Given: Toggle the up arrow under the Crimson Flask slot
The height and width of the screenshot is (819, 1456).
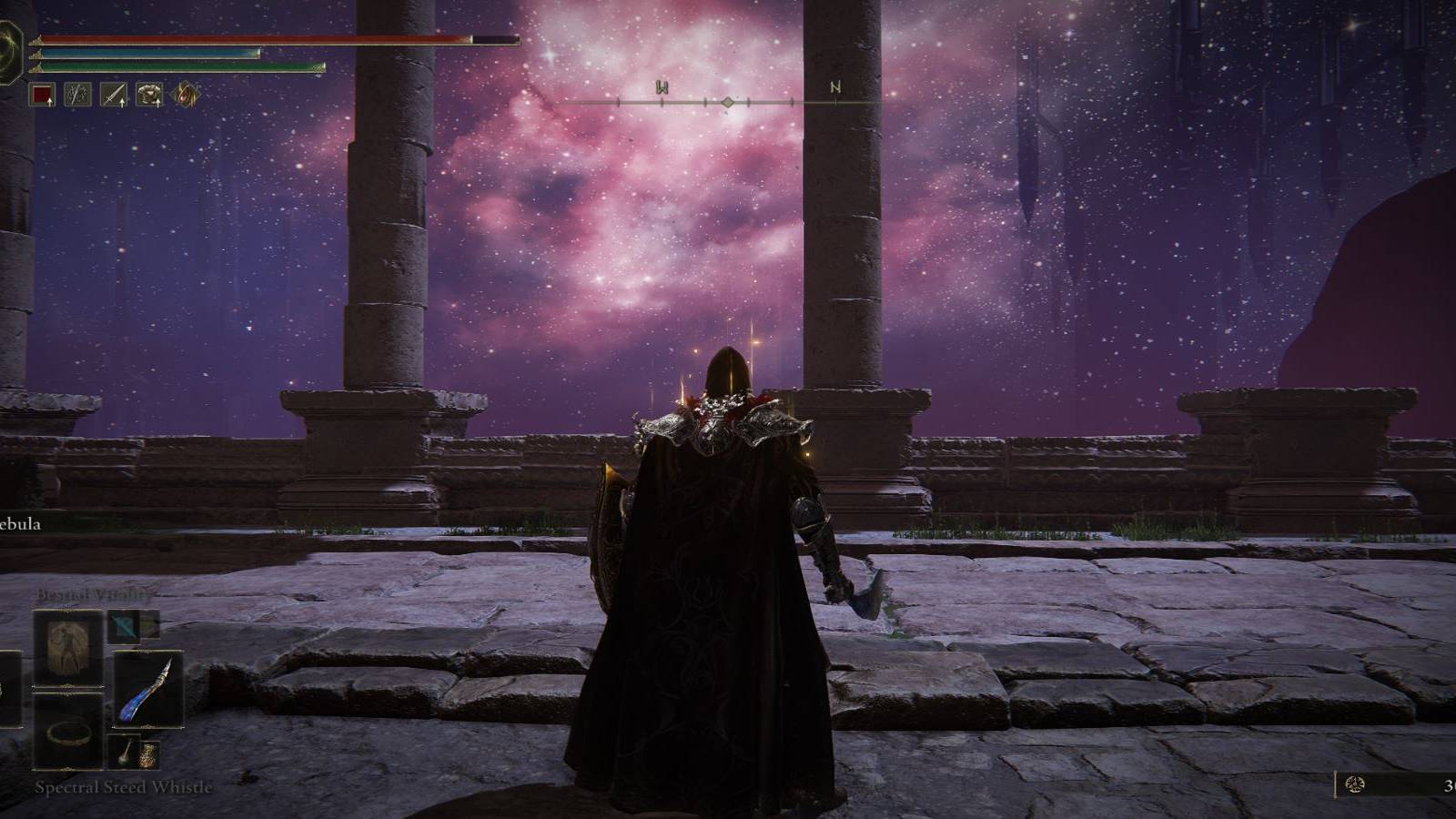Looking at the screenshot, I should coord(49,104).
